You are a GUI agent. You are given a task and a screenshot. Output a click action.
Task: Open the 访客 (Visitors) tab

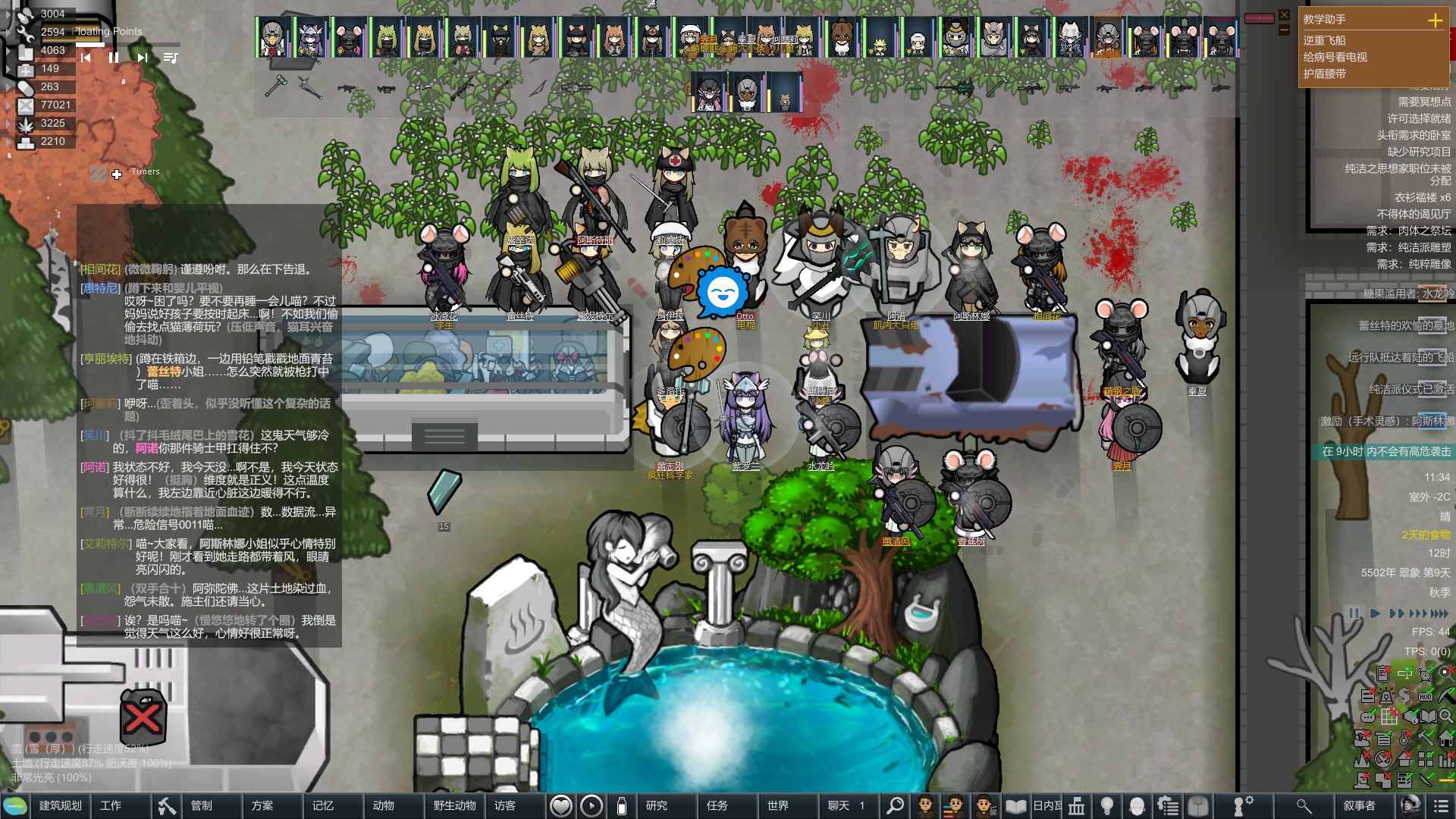(x=505, y=805)
